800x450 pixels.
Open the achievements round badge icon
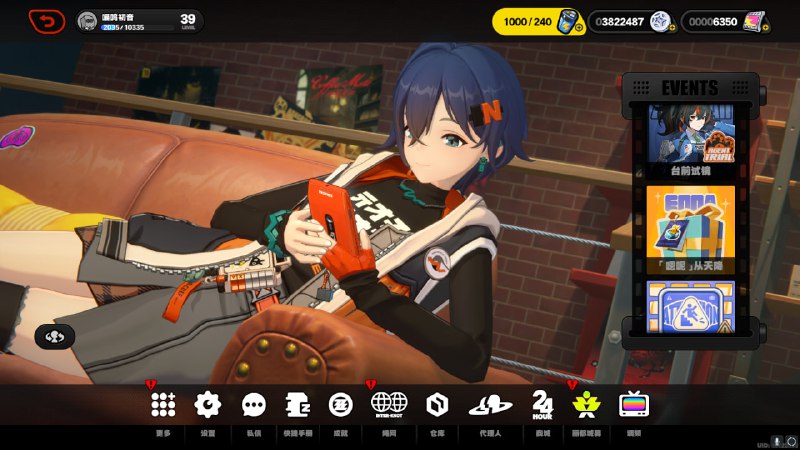pos(341,404)
